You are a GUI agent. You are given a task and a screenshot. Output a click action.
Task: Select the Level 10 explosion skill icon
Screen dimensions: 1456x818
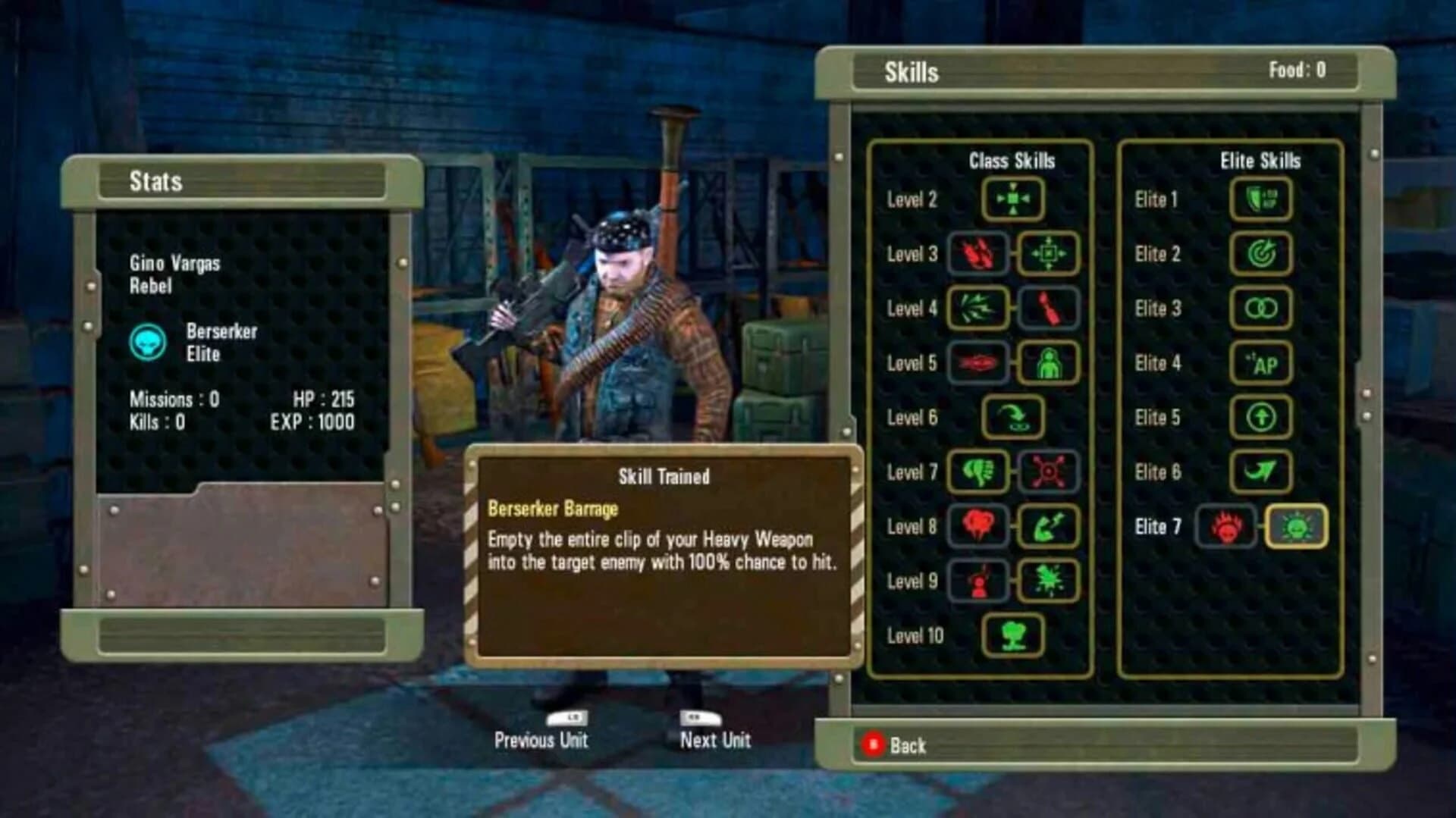click(1014, 635)
